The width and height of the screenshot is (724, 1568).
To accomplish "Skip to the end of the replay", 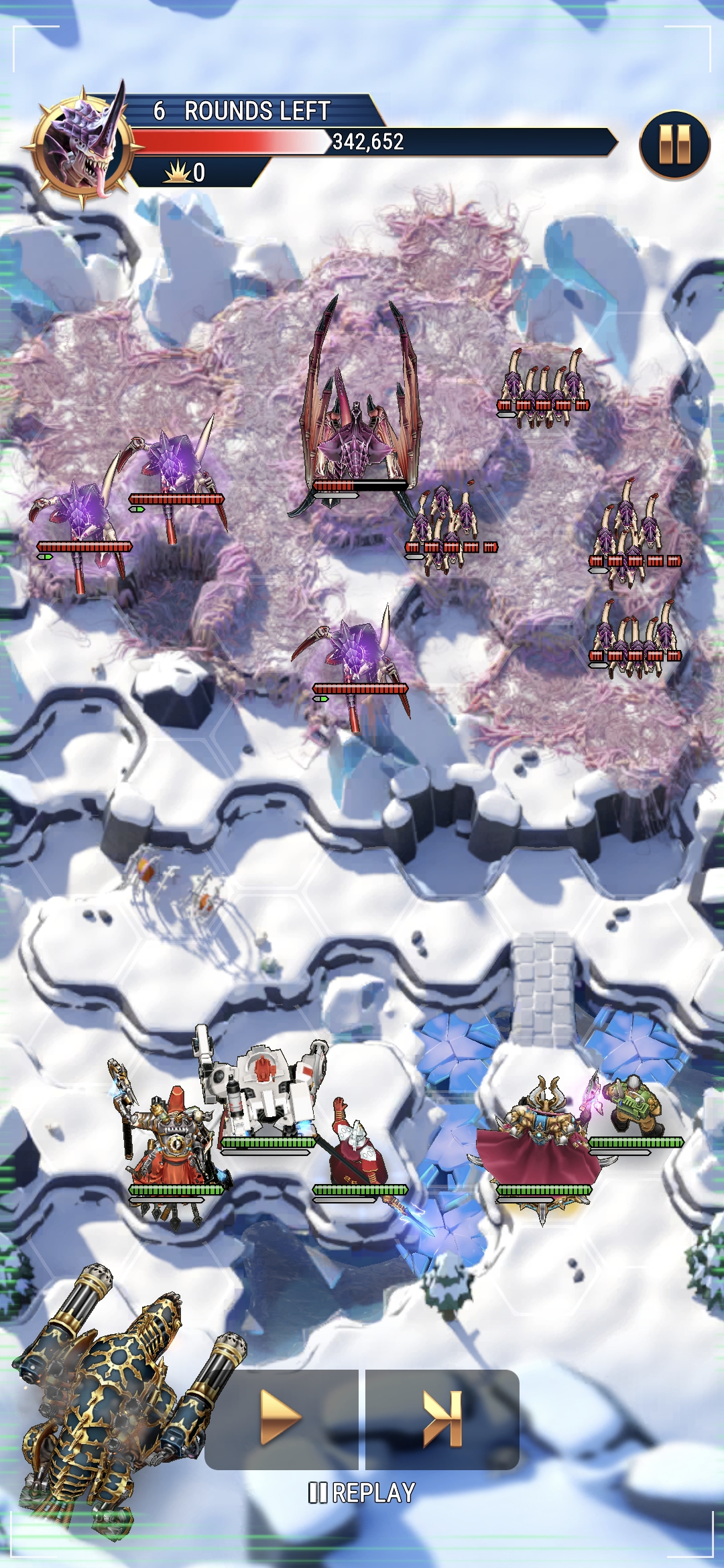I will pos(443,1419).
